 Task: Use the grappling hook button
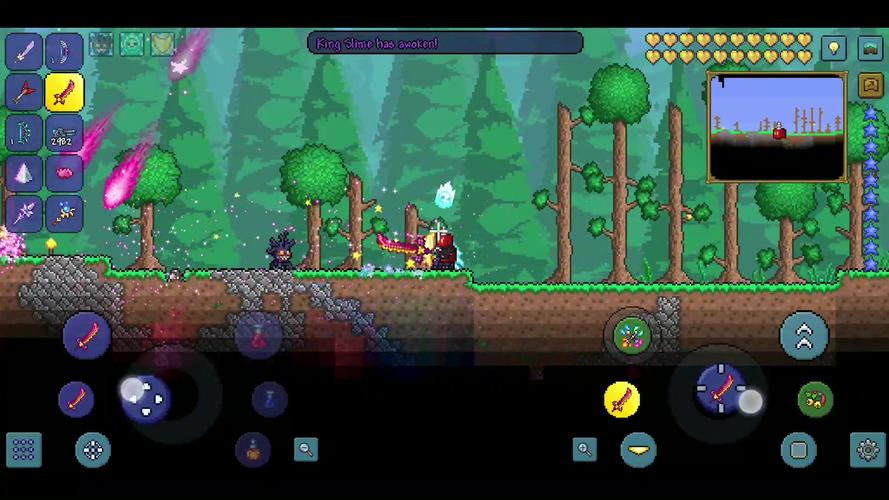(x=815, y=400)
